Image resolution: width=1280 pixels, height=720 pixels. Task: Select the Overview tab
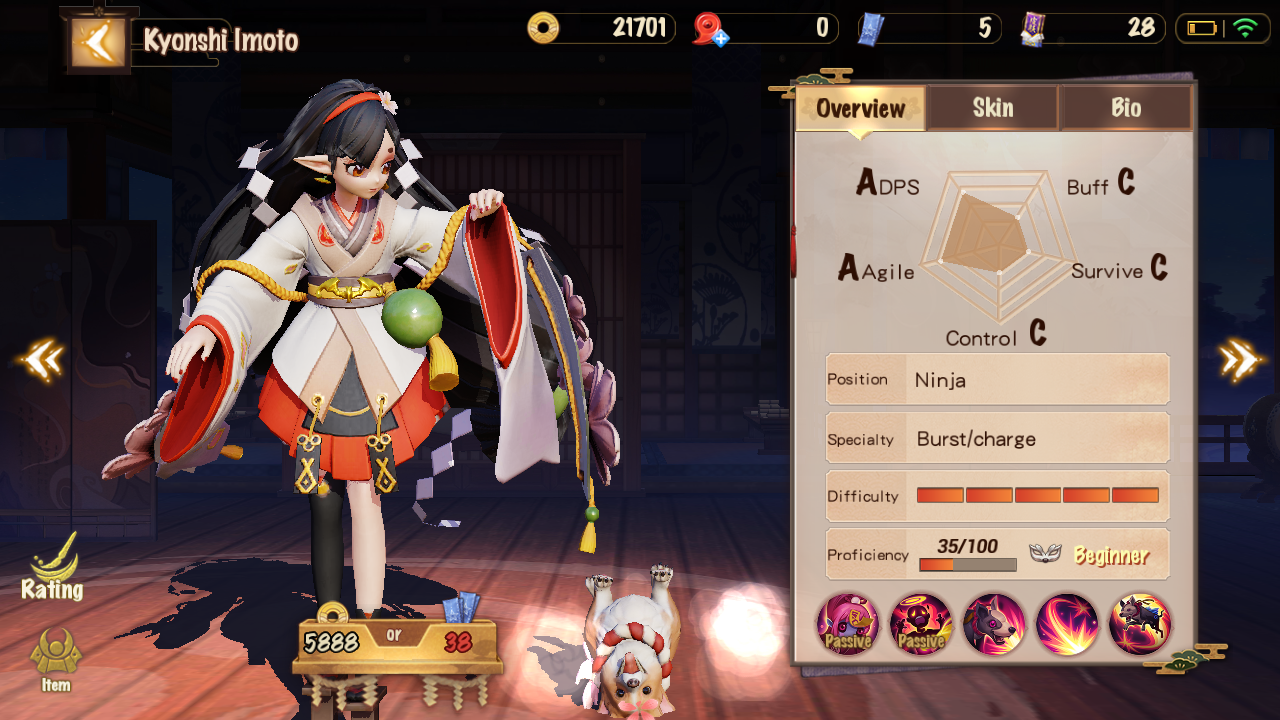pyautogui.click(x=860, y=108)
